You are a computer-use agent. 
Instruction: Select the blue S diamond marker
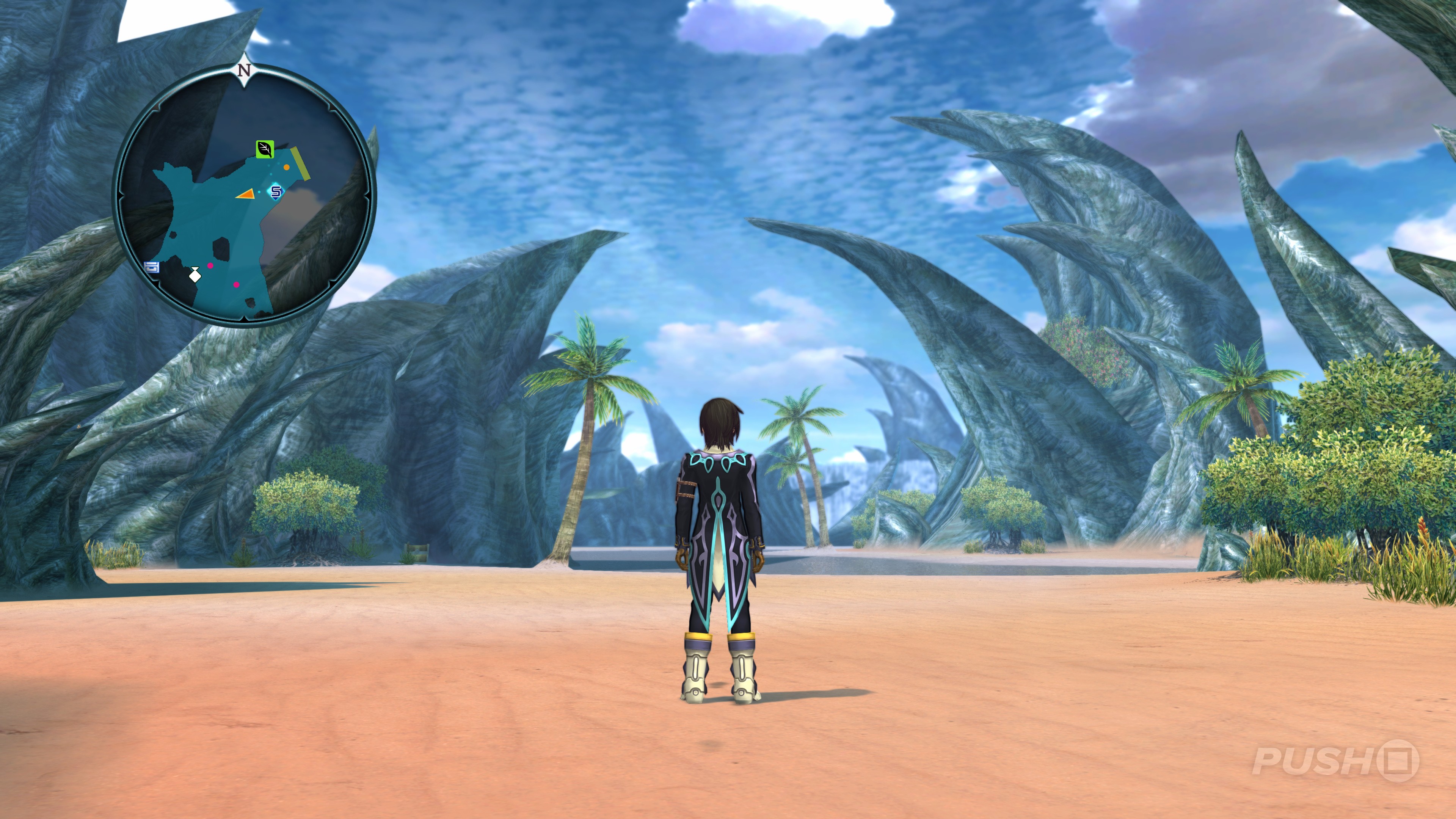(x=276, y=191)
